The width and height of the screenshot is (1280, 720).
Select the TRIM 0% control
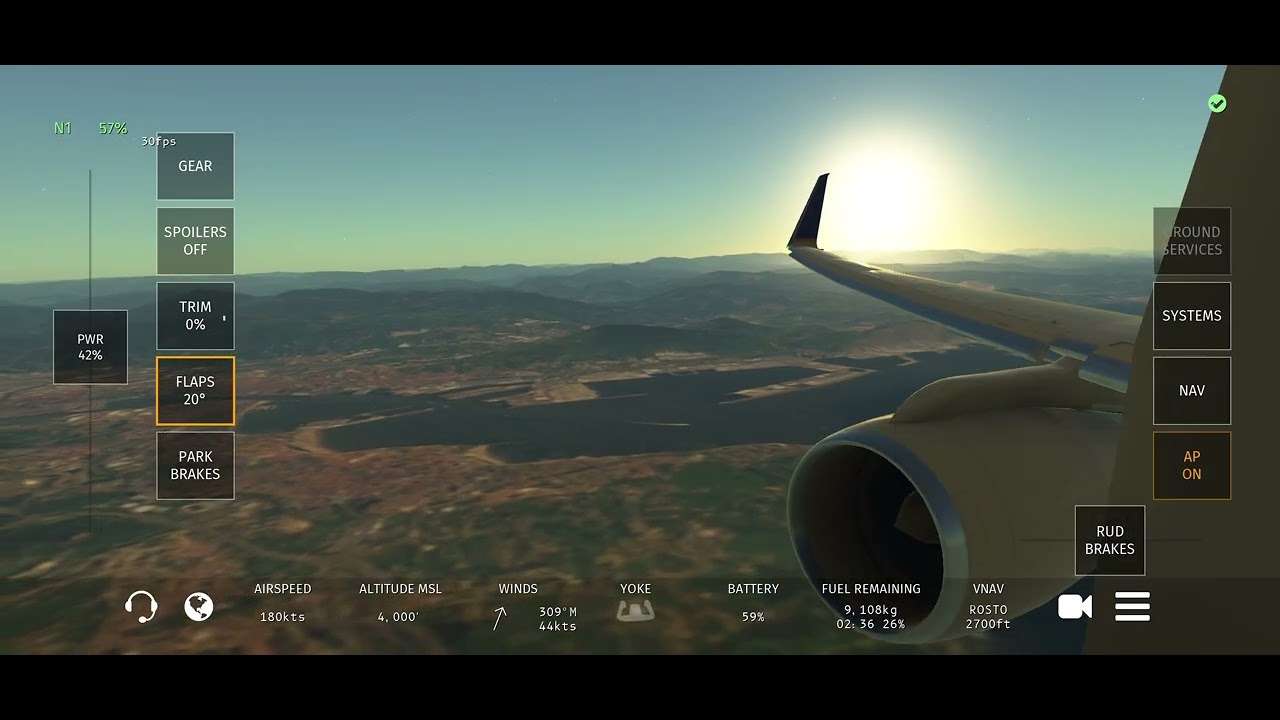[x=195, y=316]
